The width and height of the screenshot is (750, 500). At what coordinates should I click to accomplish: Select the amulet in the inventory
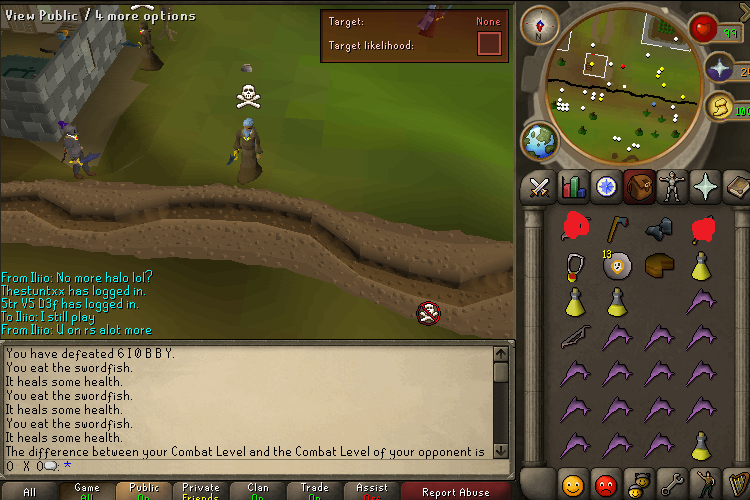point(573,264)
